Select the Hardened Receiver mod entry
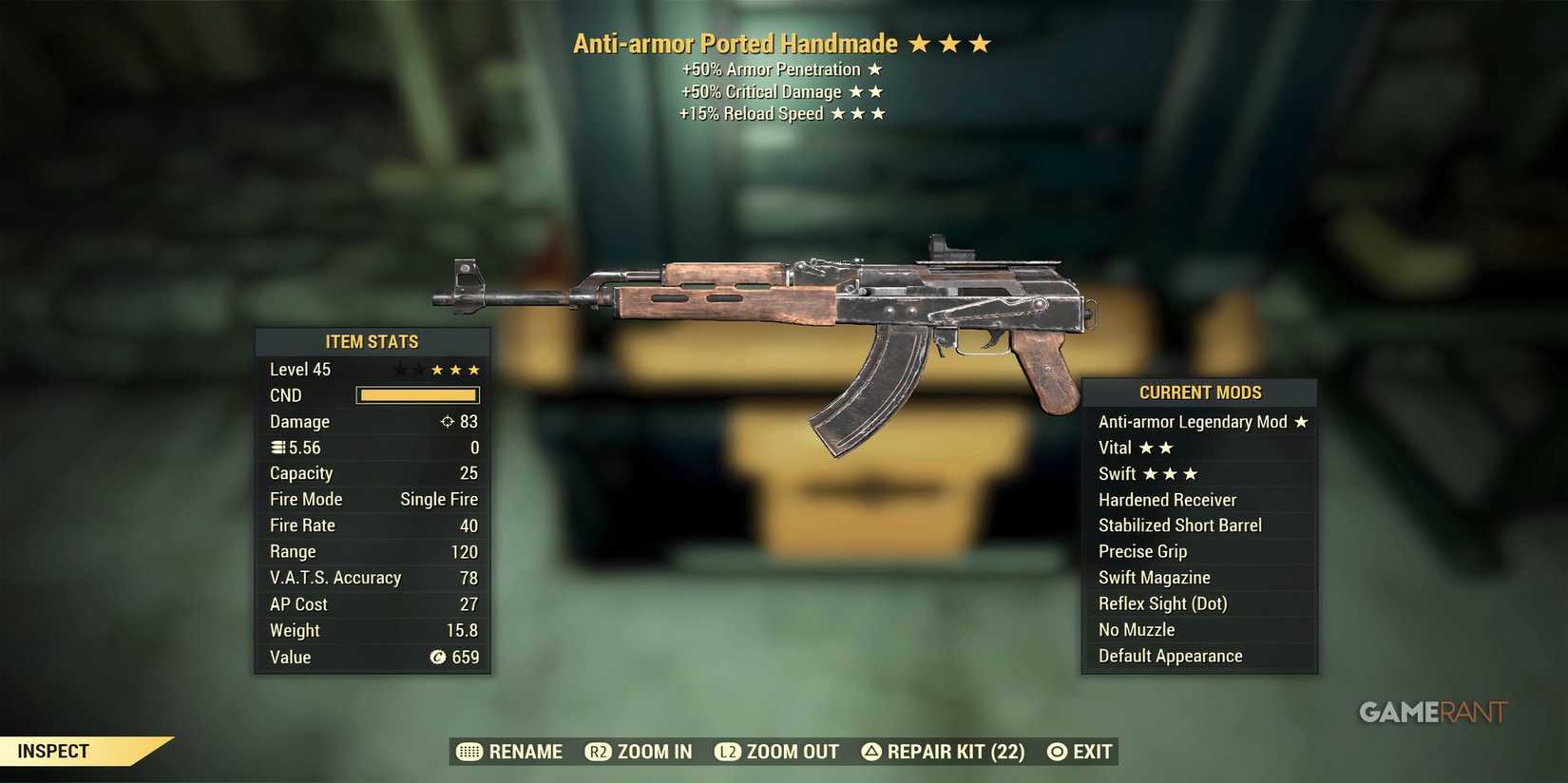 coord(1167,499)
